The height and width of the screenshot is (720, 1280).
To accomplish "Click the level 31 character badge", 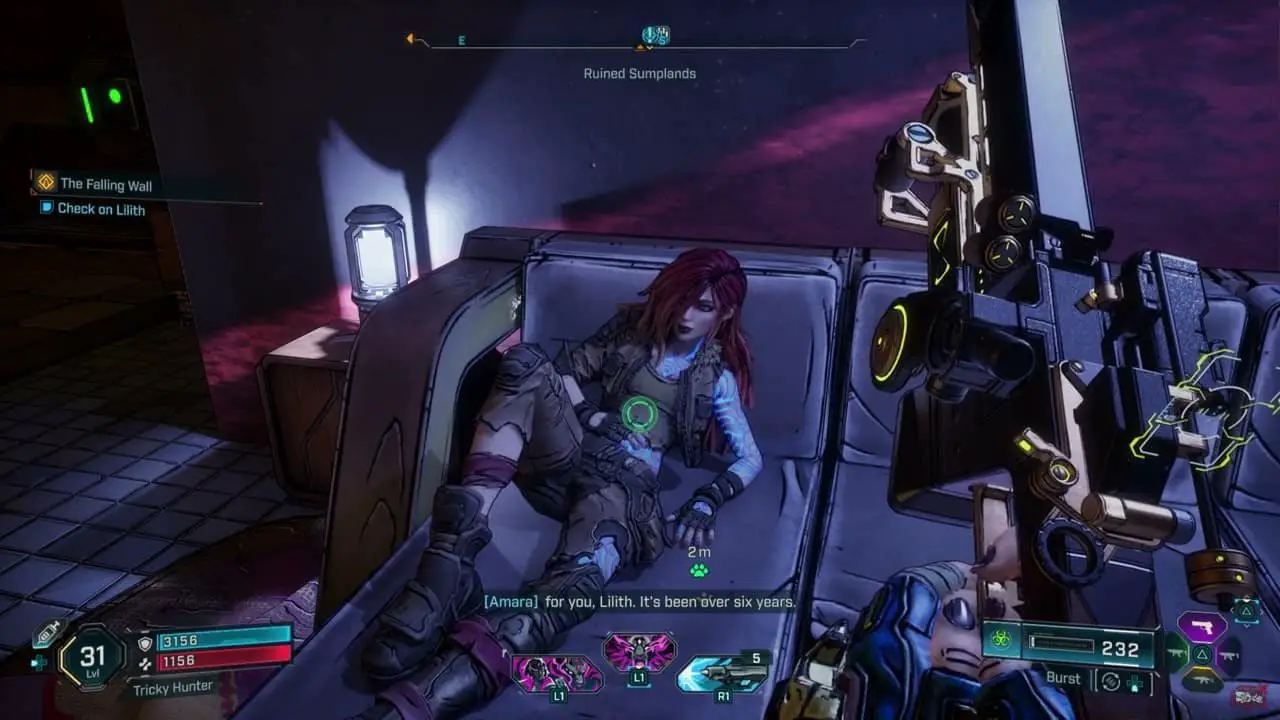I will 91,657.
